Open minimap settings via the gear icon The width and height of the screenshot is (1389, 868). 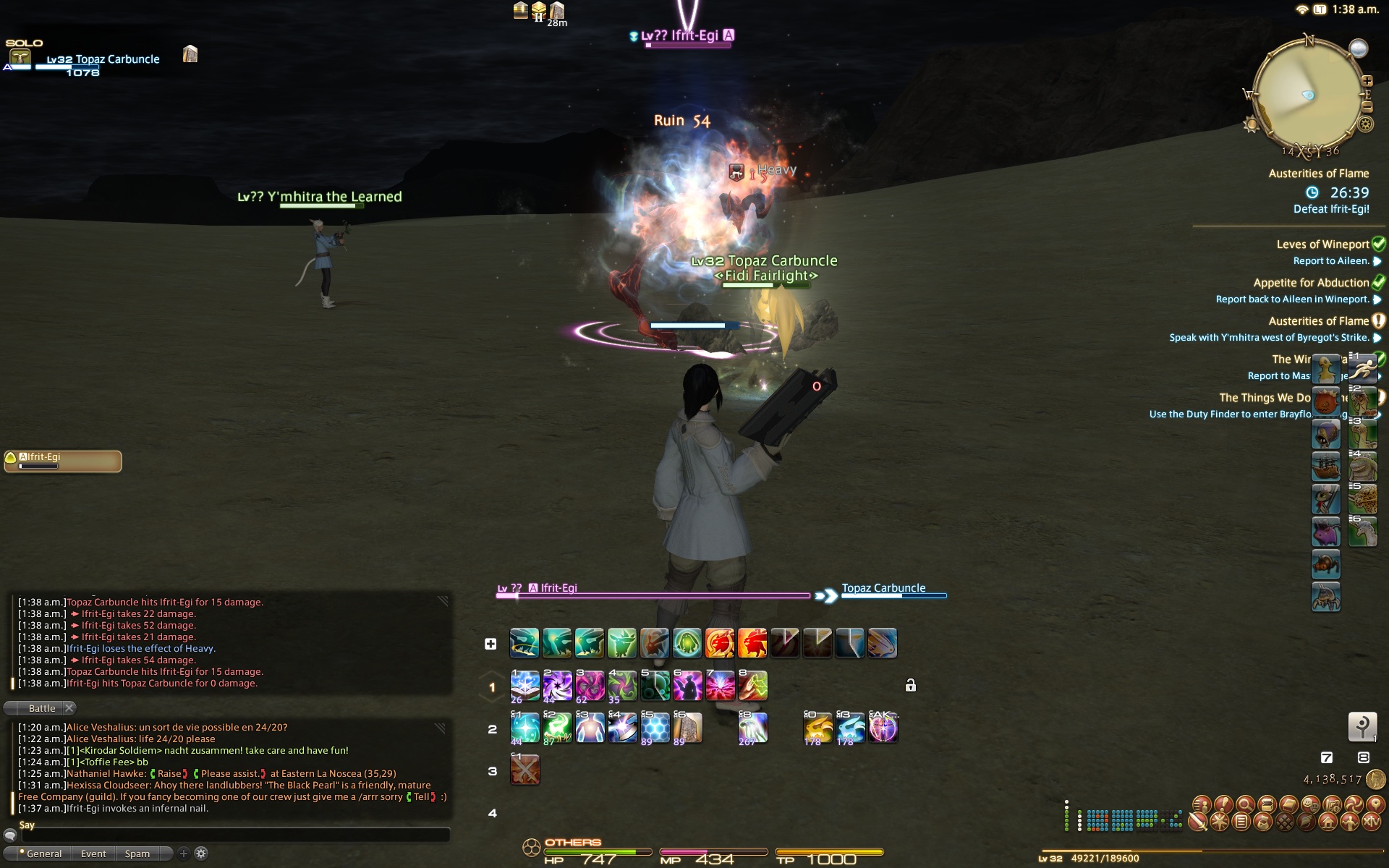[x=1365, y=124]
